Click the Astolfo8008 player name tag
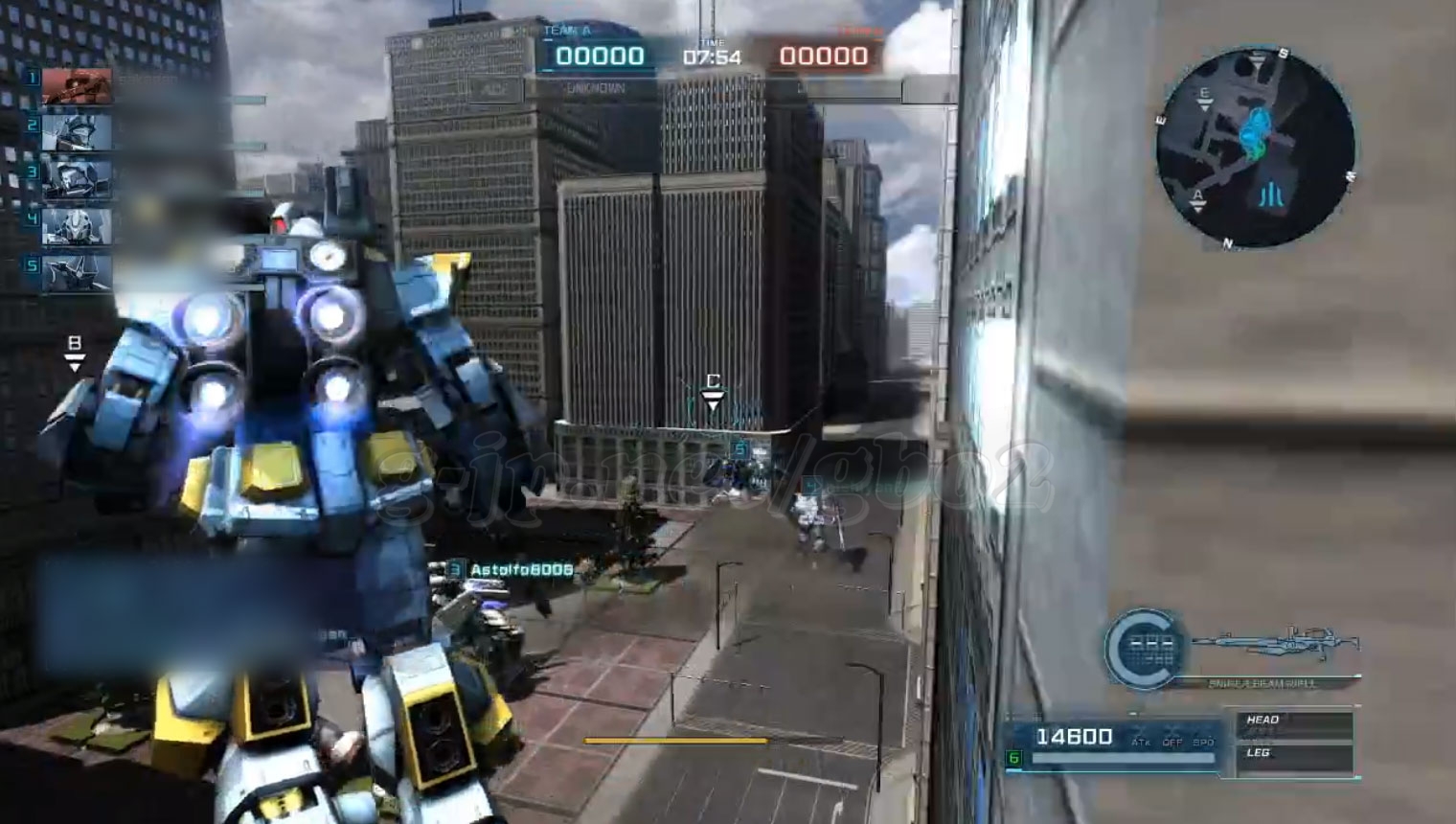Viewport: 1456px width, 824px height. pos(521,570)
